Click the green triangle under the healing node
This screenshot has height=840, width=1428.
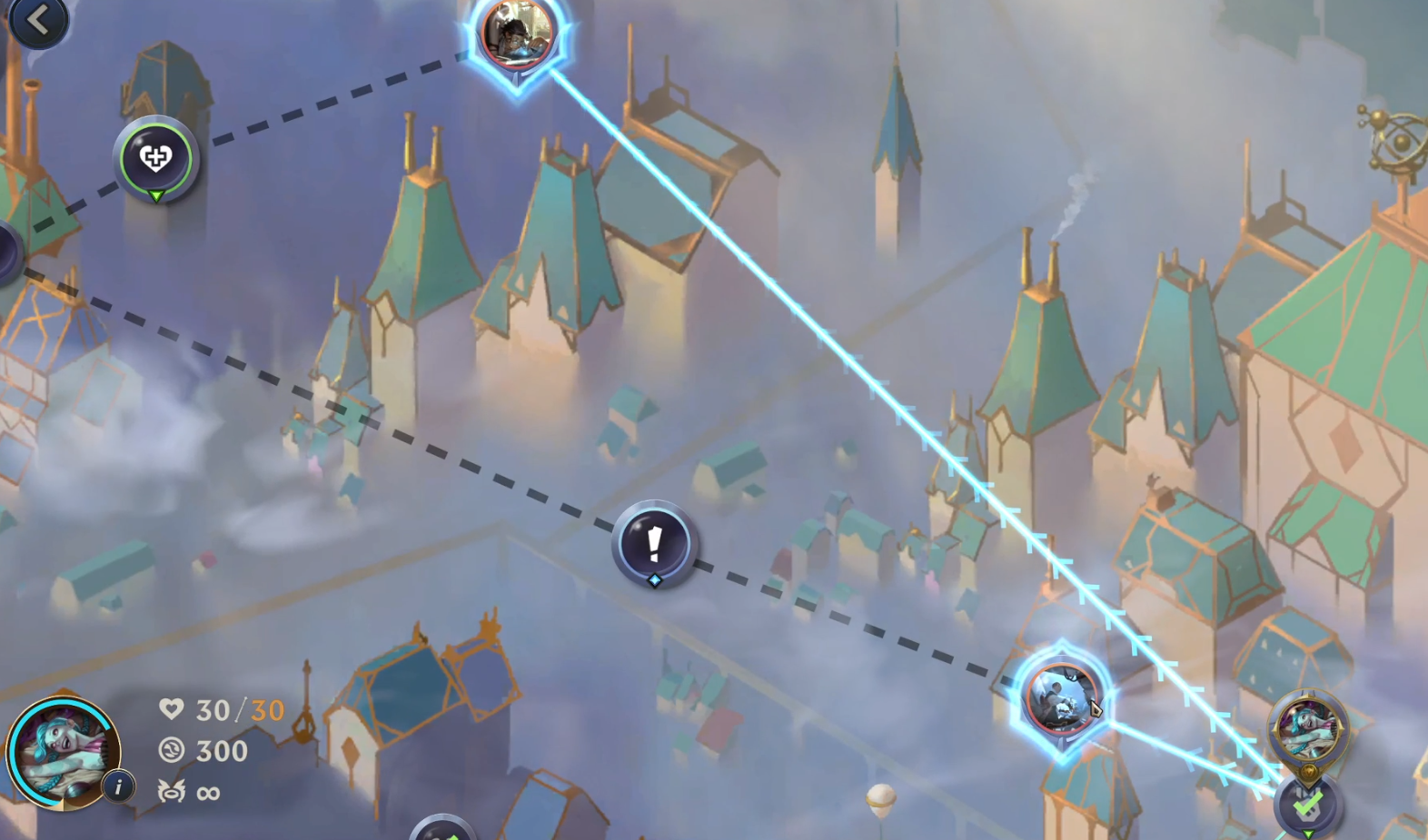click(x=156, y=196)
